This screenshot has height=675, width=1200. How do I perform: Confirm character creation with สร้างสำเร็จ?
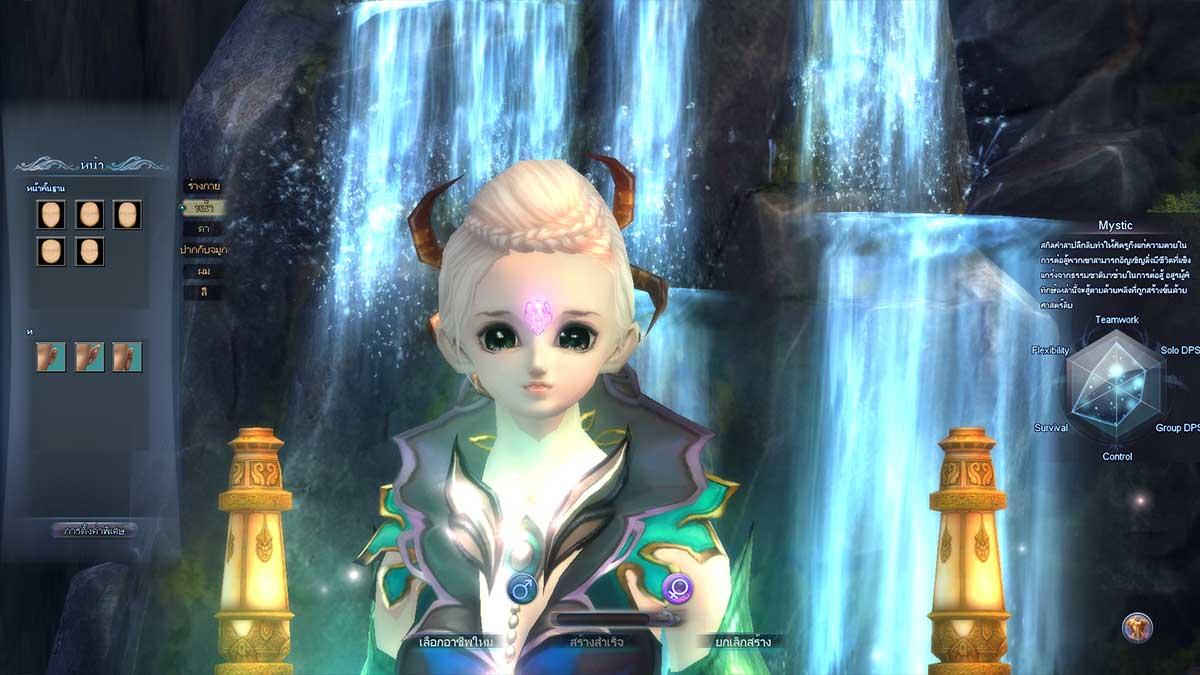click(598, 641)
